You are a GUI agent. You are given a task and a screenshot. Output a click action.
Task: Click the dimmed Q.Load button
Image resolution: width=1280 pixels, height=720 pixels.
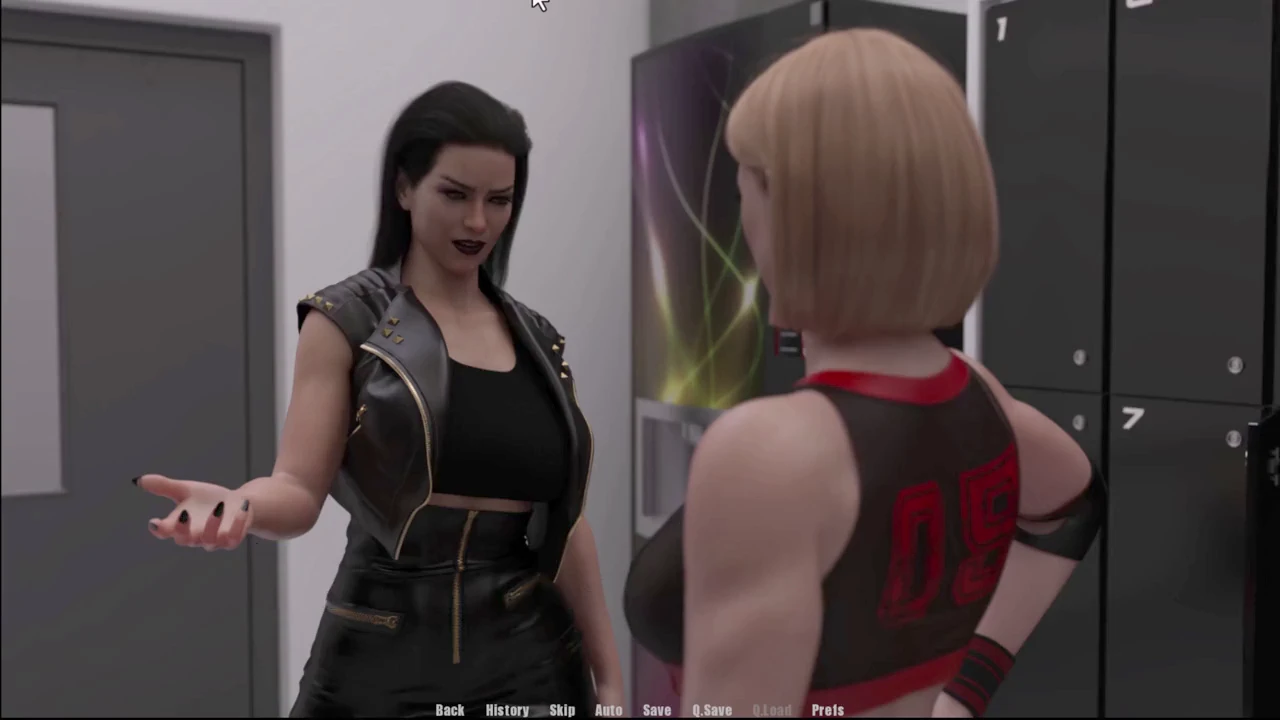coord(771,710)
